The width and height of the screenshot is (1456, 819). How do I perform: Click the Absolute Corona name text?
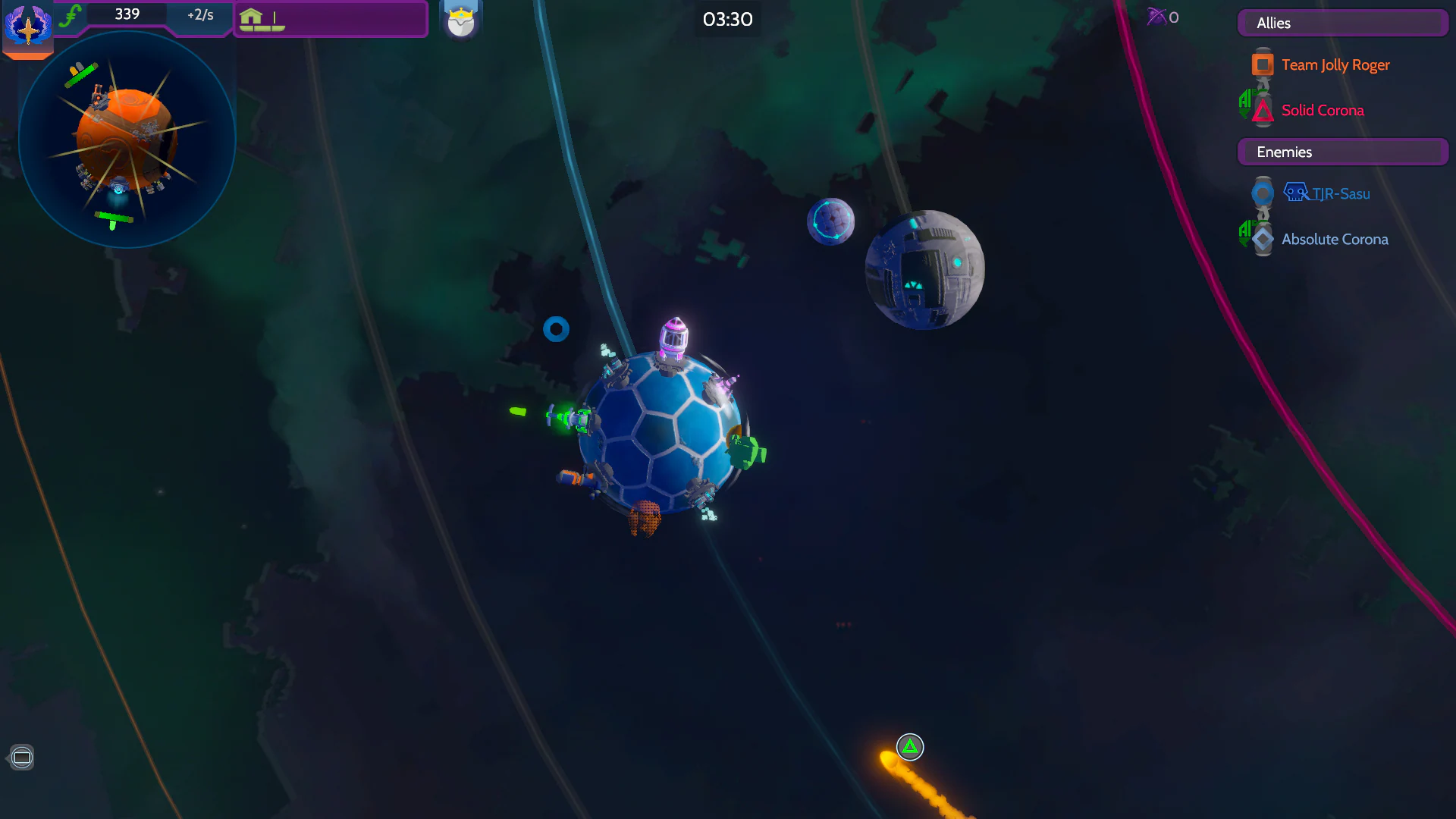pos(1335,239)
